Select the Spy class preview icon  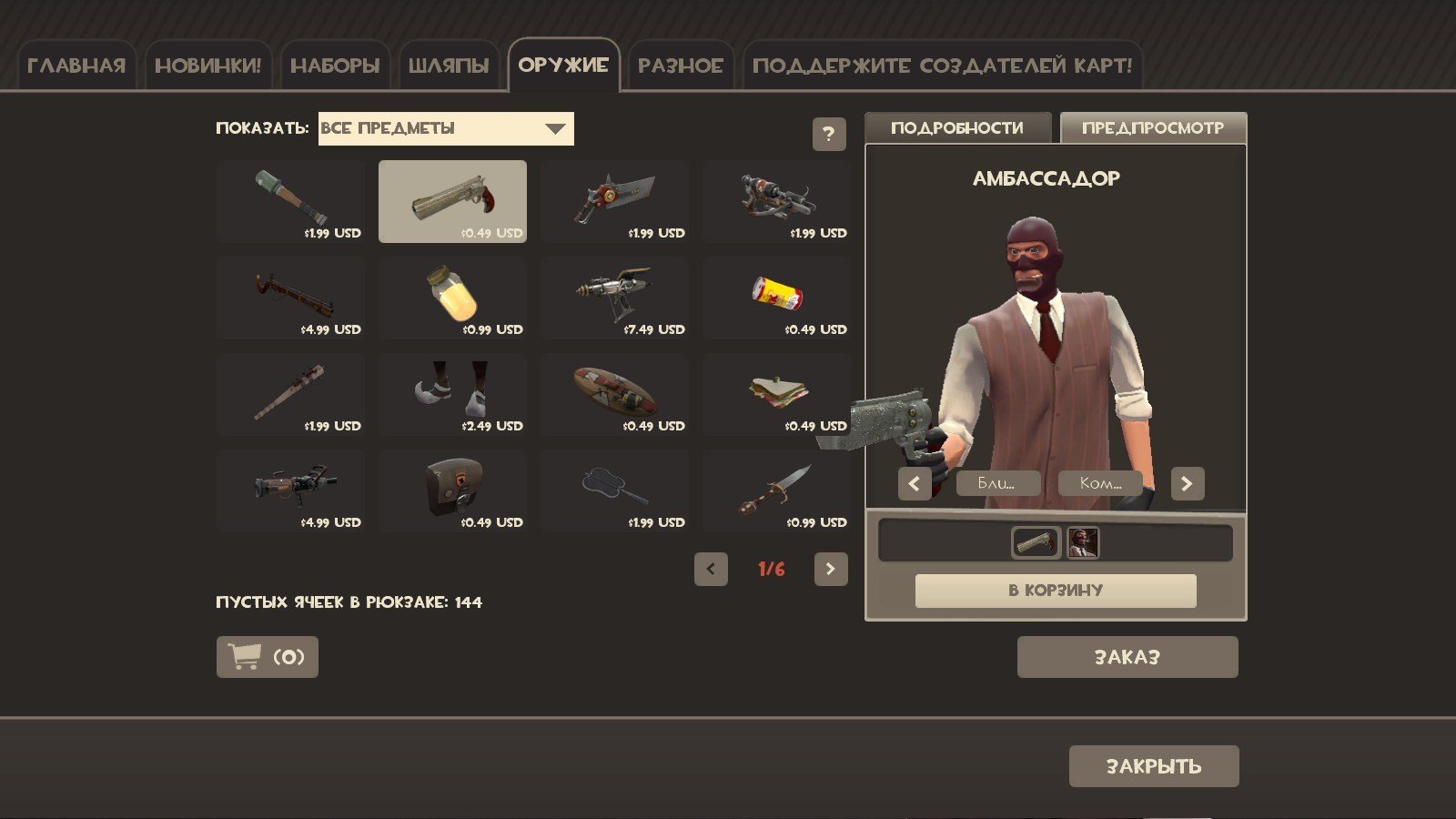pos(1083,543)
